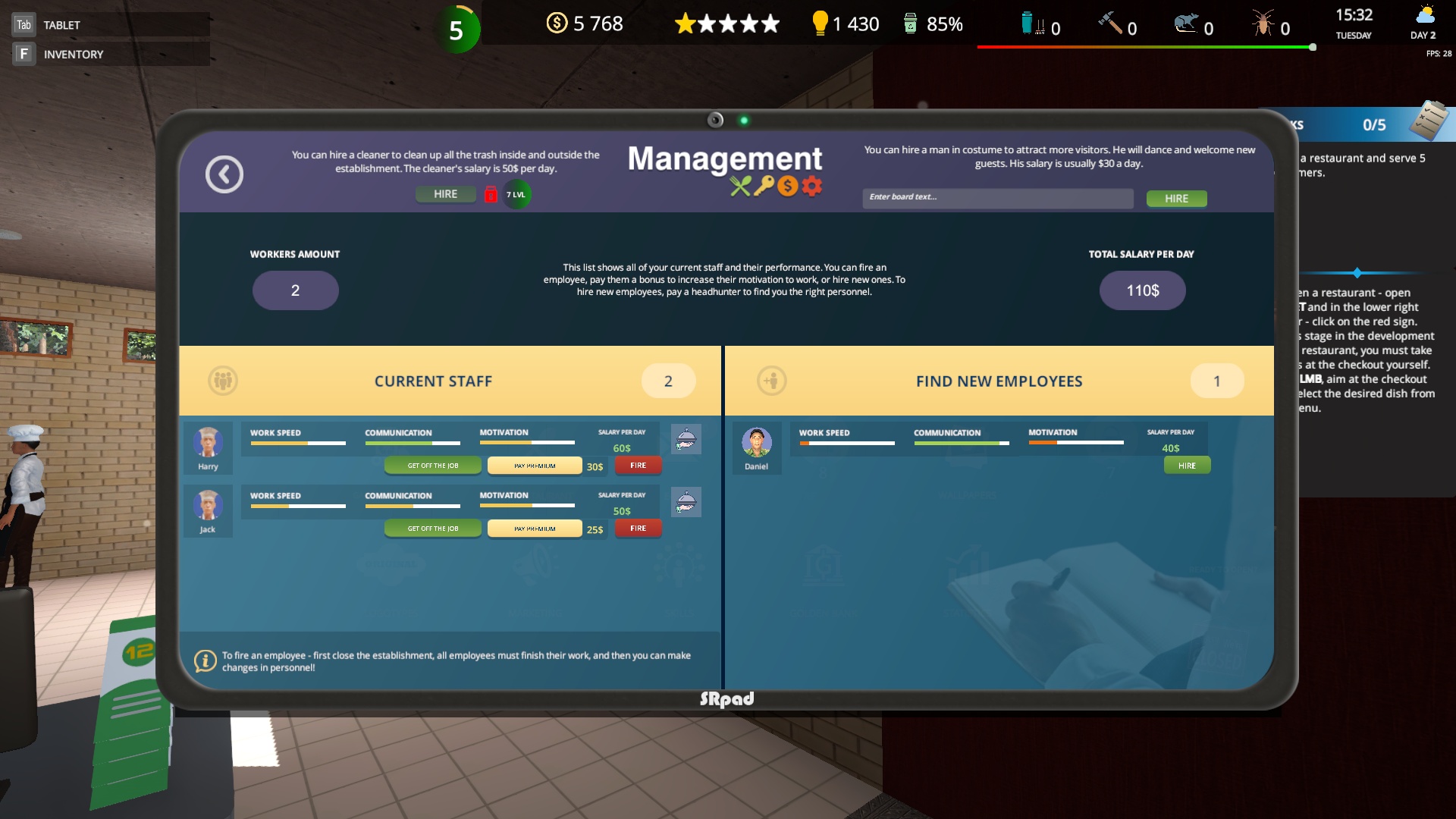Click the lightbulb research points icon
Screen dimensions: 1456x819
[x=821, y=23]
